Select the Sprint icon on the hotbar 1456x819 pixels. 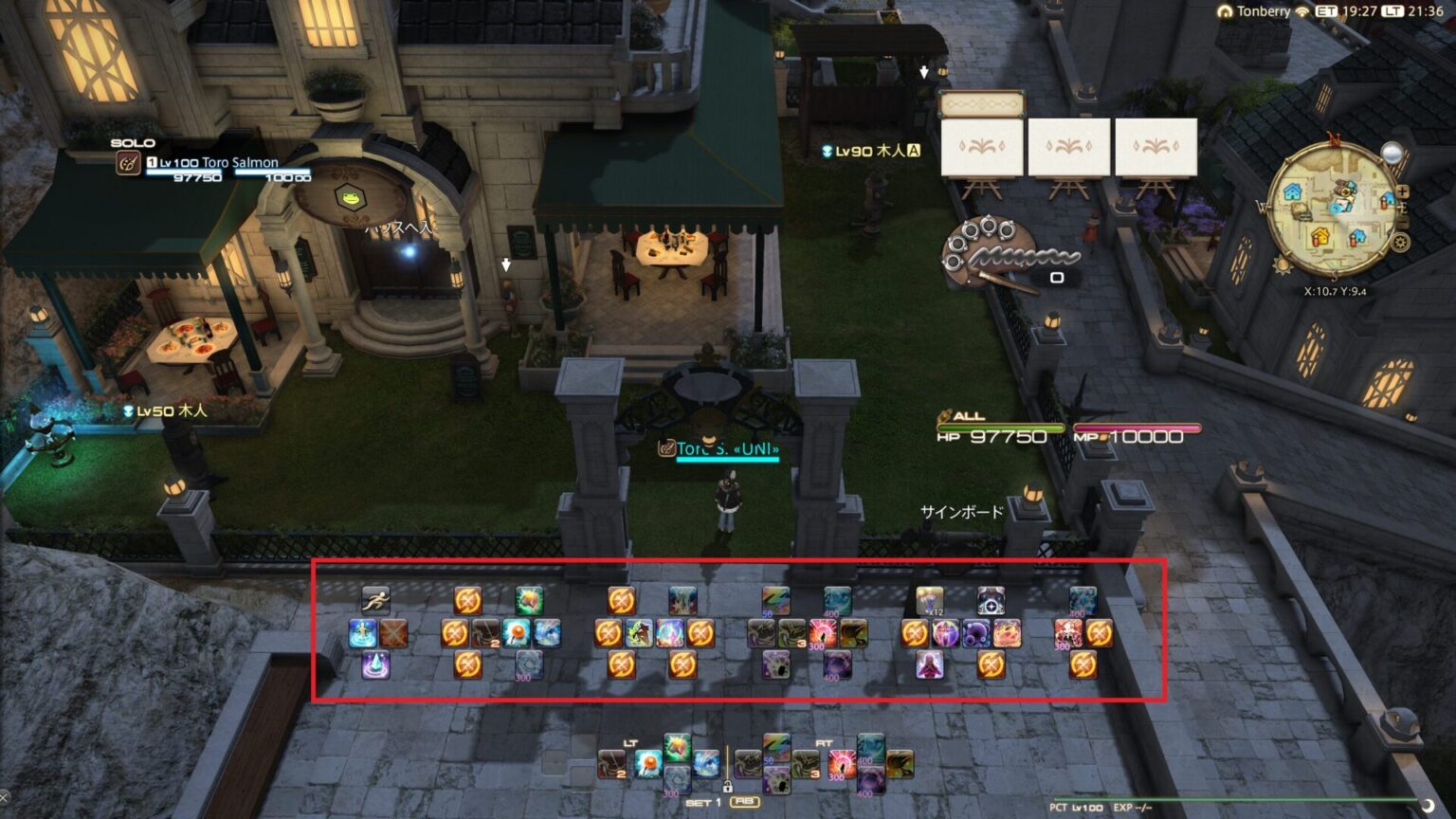(x=376, y=601)
